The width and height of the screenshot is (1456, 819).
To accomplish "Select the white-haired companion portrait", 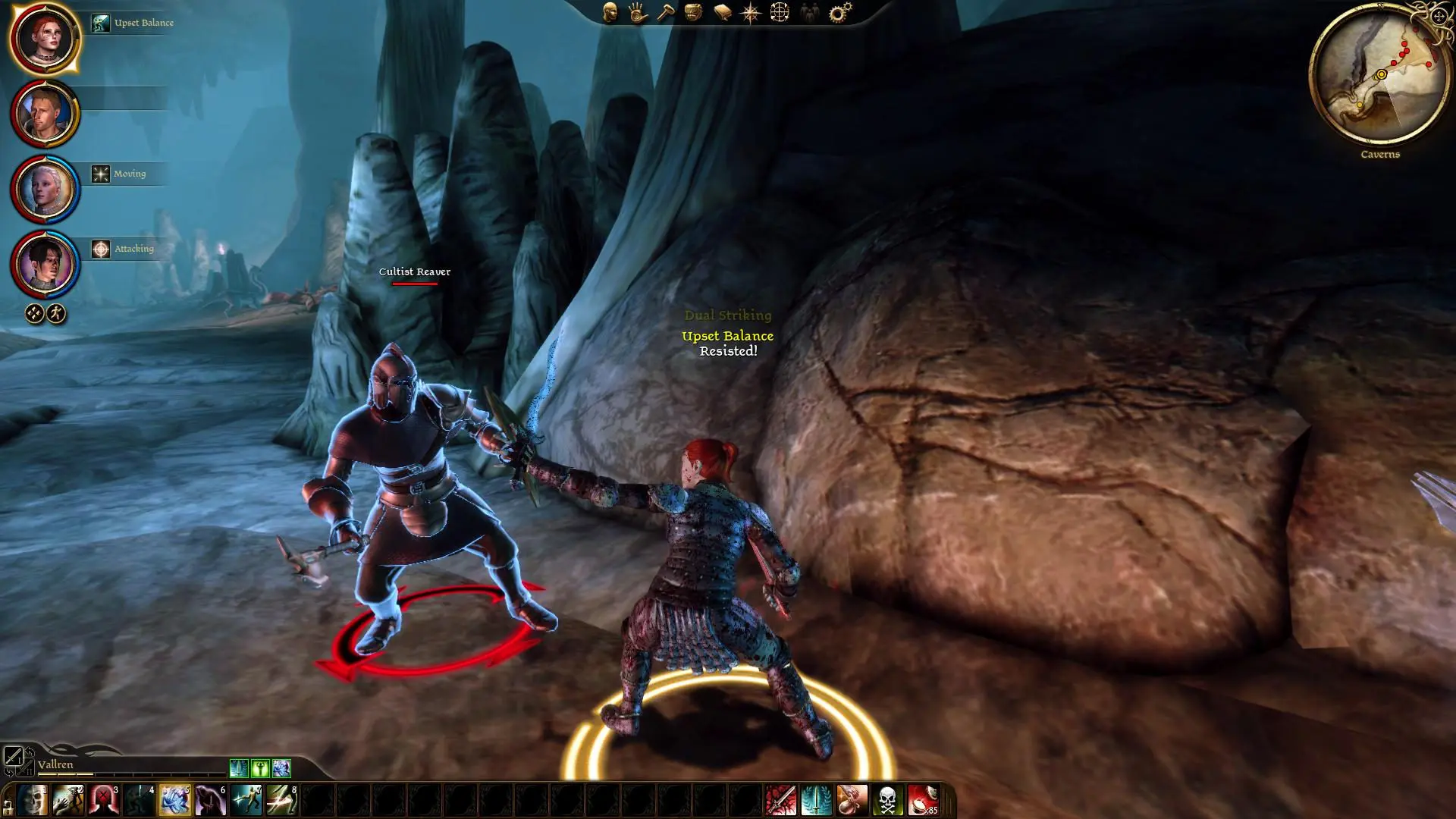I will click(45, 188).
